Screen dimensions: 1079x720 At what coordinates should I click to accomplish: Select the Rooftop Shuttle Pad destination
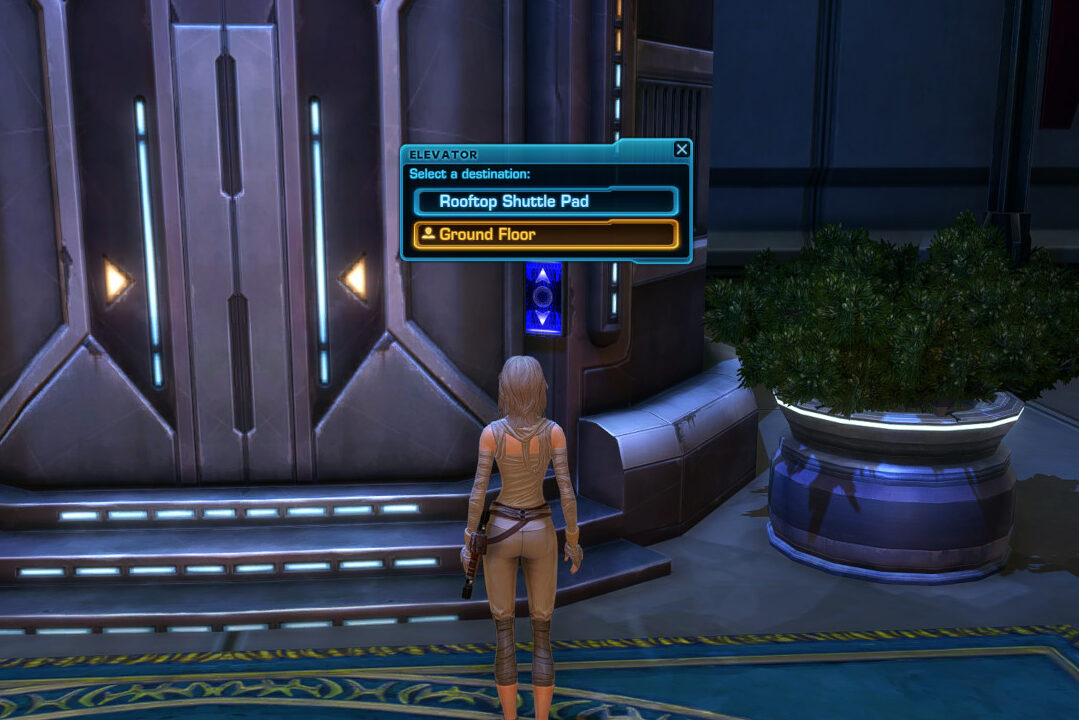click(545, 201)
